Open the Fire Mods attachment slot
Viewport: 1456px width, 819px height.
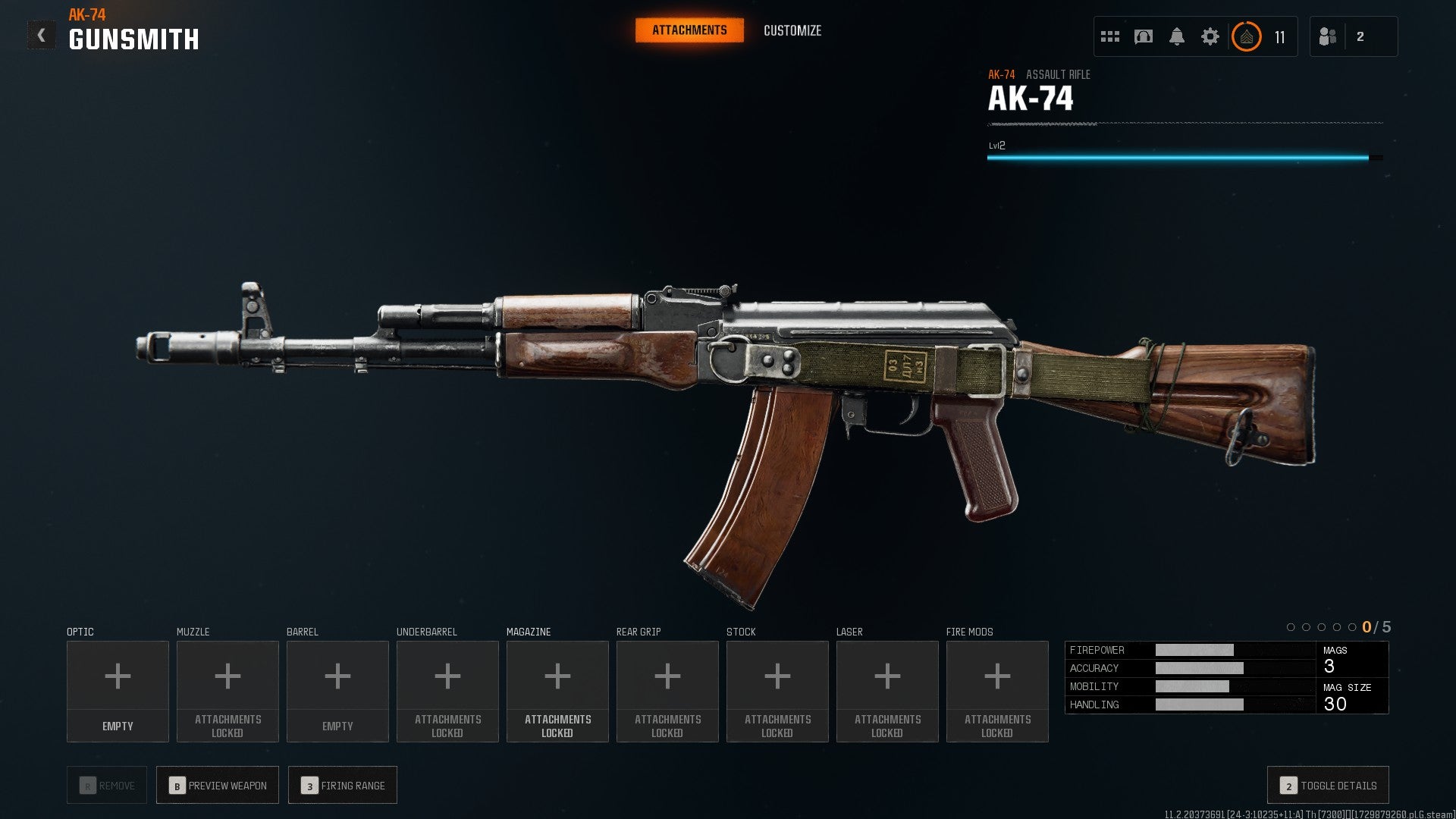(x=997, y=691)
